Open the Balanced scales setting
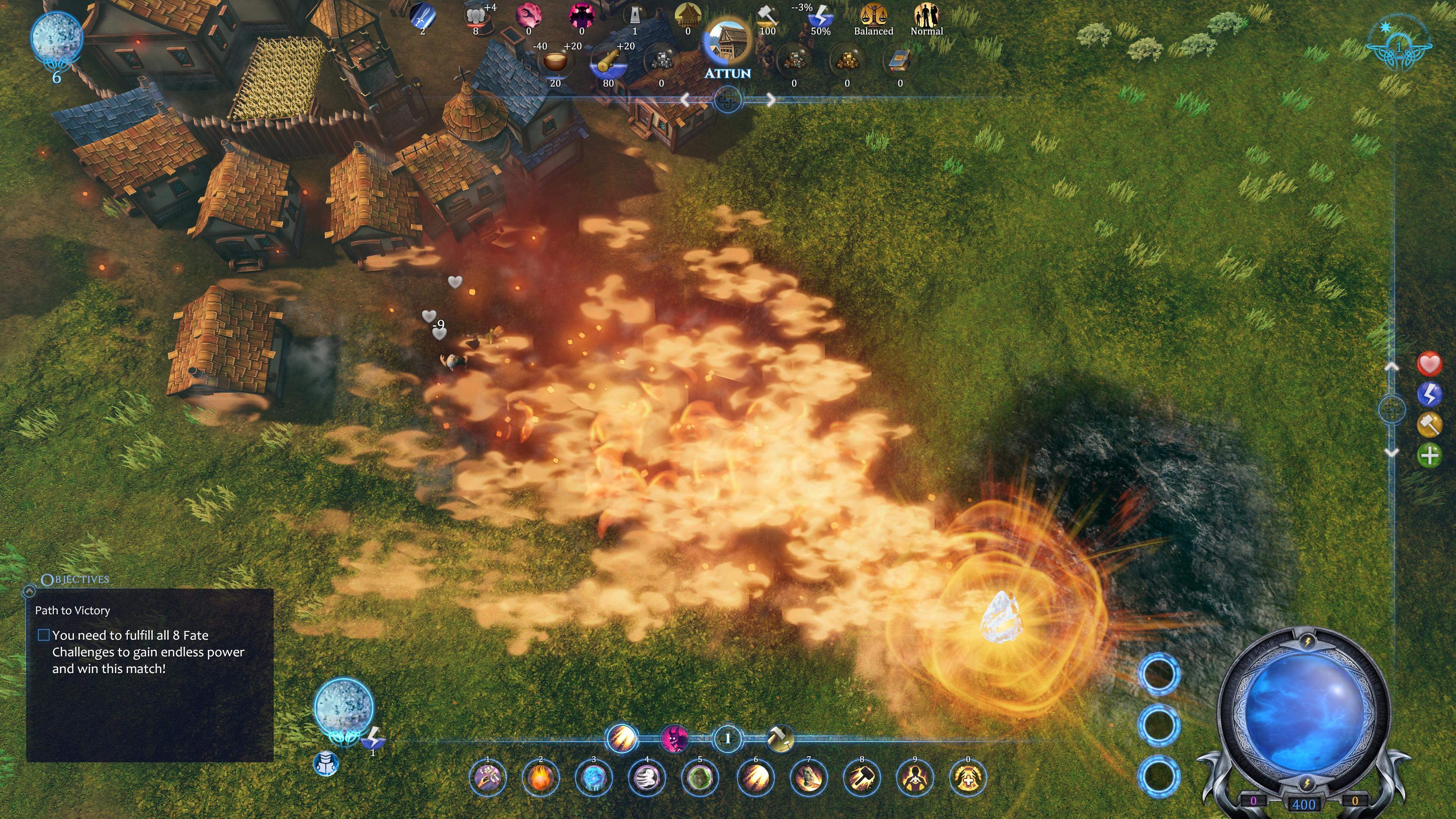This screenshot has width=1456, height=819. pos(873,17)
